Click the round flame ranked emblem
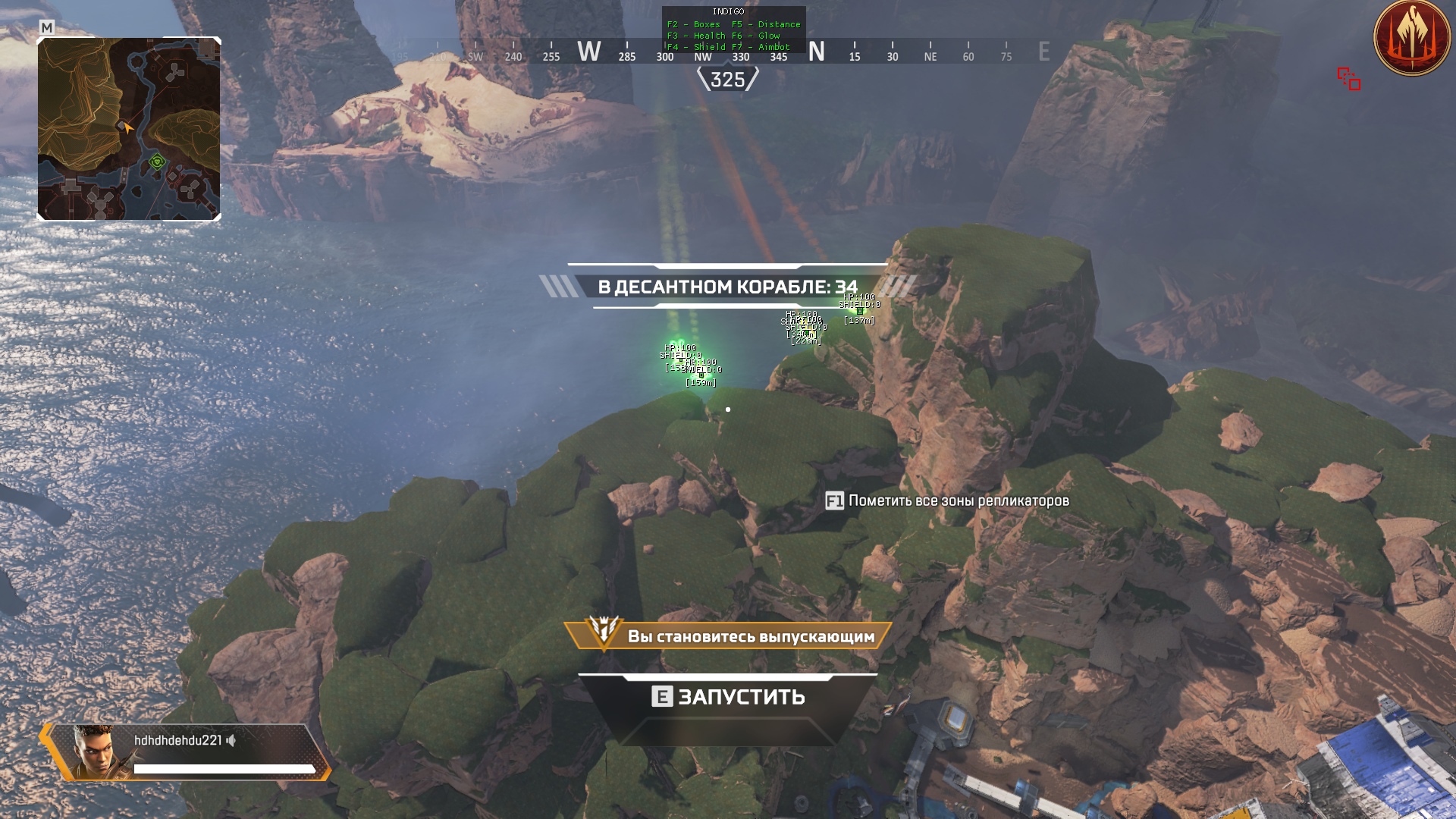 click(1412, 38)
